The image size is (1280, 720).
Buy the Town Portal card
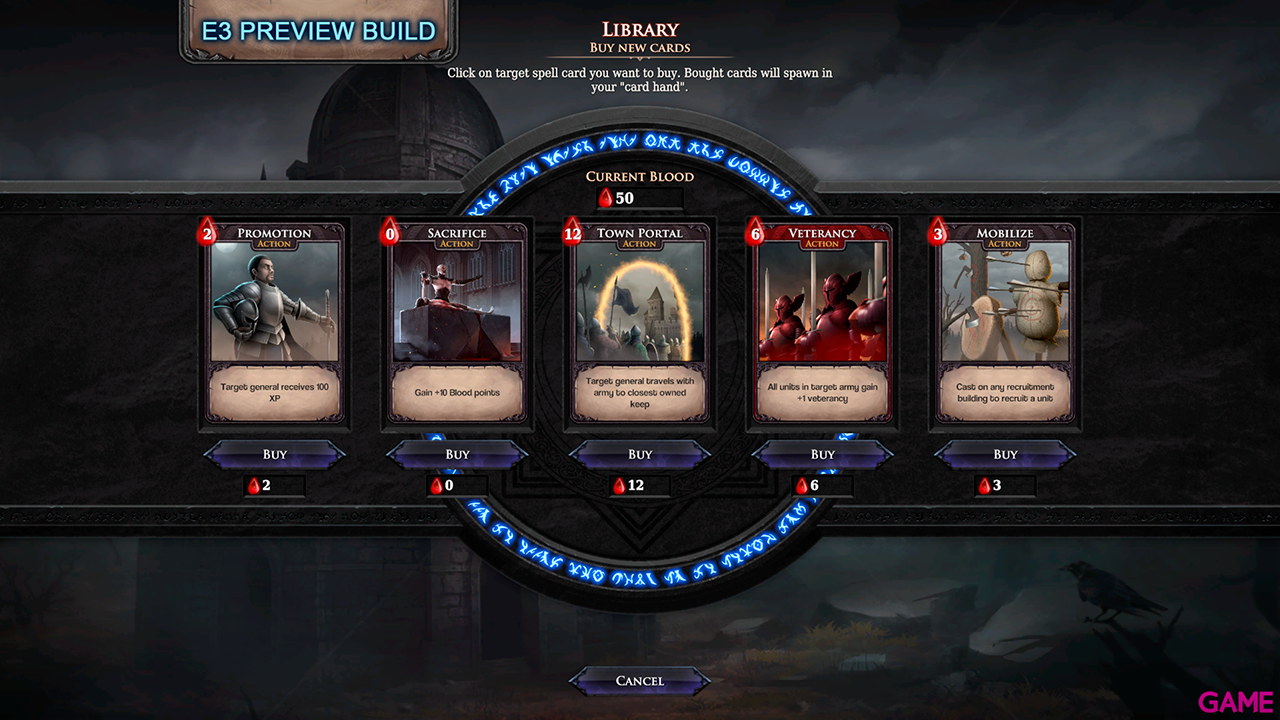pos(639,454)
